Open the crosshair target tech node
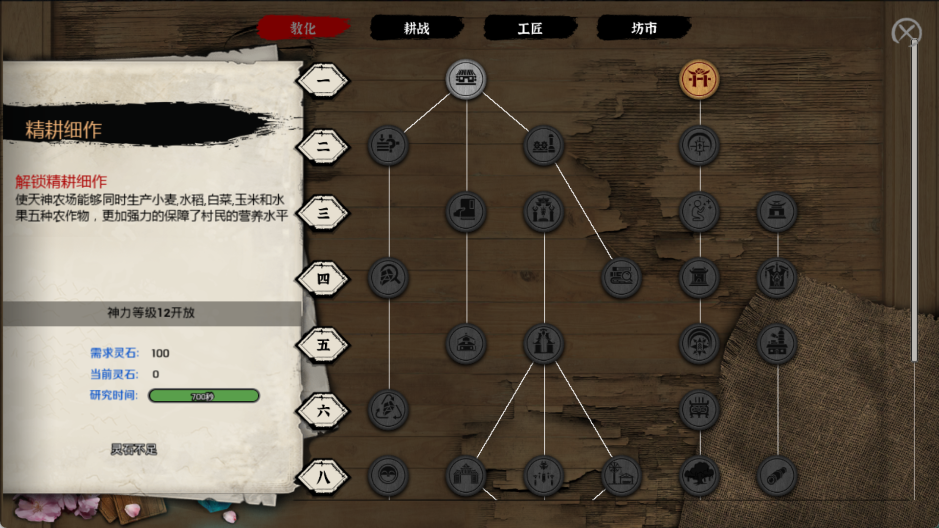Screen dimensions: 939x528 point(700,146)
